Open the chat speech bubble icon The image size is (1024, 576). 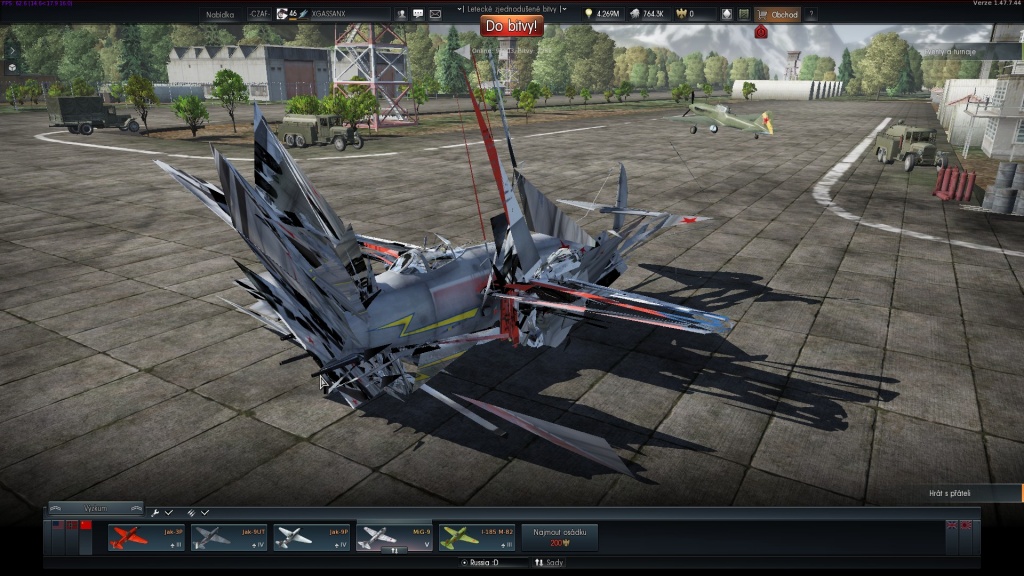pos(418,14)
